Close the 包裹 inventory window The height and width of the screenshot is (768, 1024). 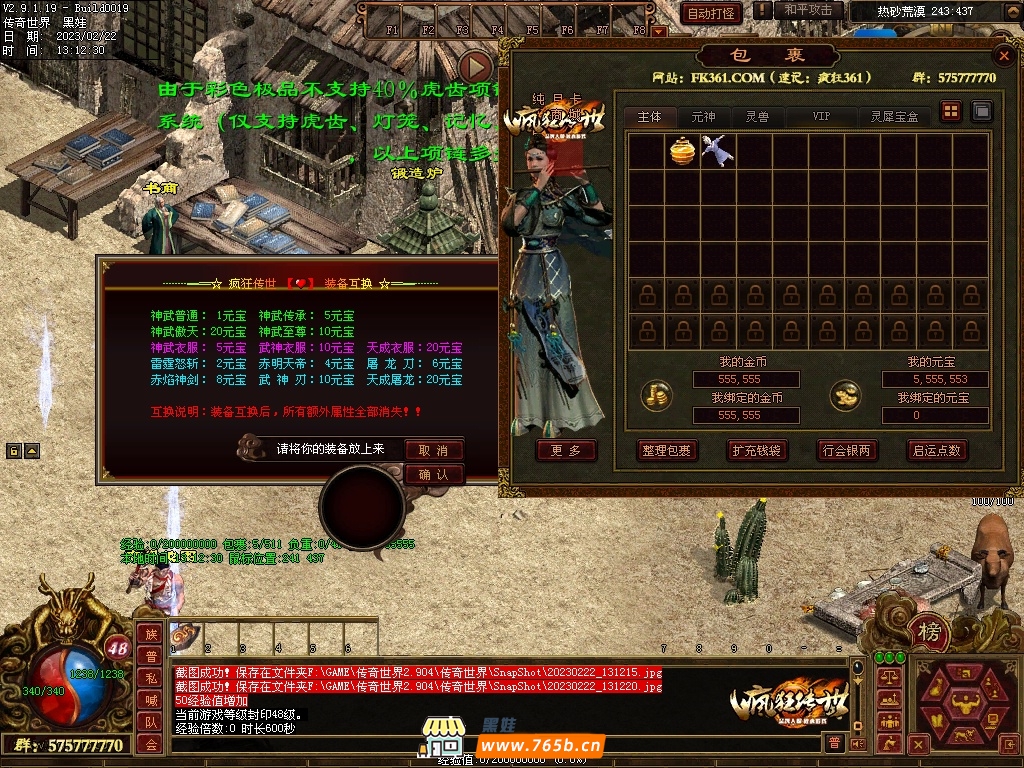click(1005, 56)
